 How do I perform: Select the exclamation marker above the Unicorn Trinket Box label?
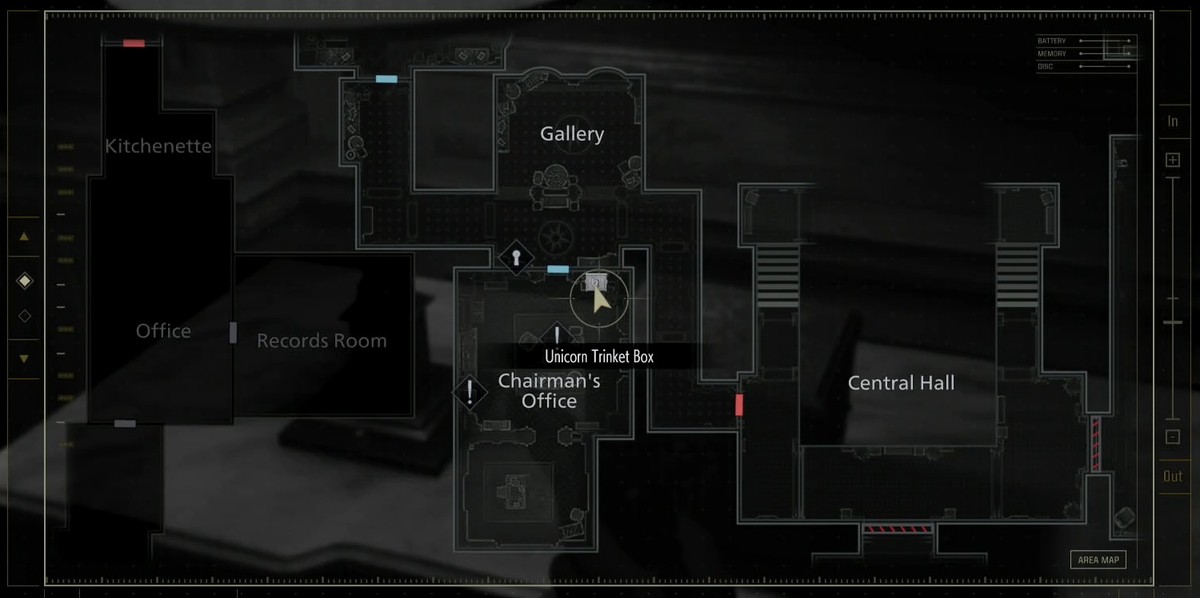tap(557, 335)
